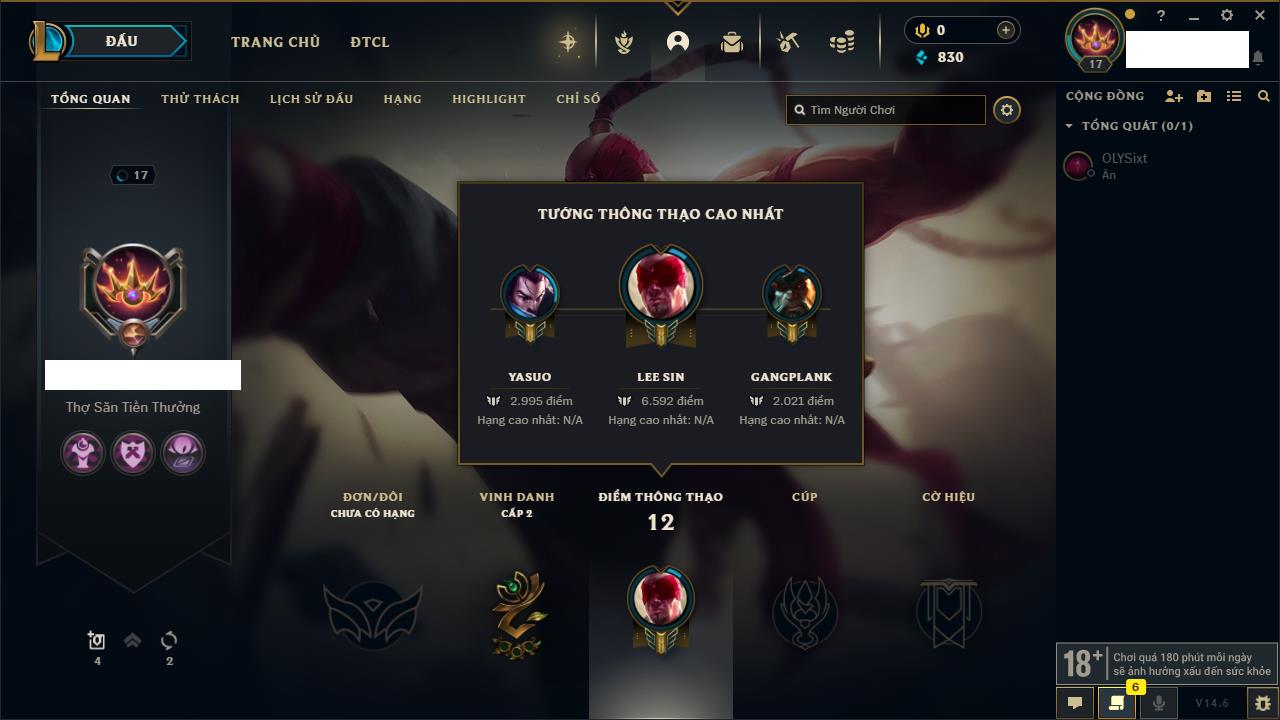Click the ĐẤU play button
1280x720 pixels.
(x=121, y=41)
